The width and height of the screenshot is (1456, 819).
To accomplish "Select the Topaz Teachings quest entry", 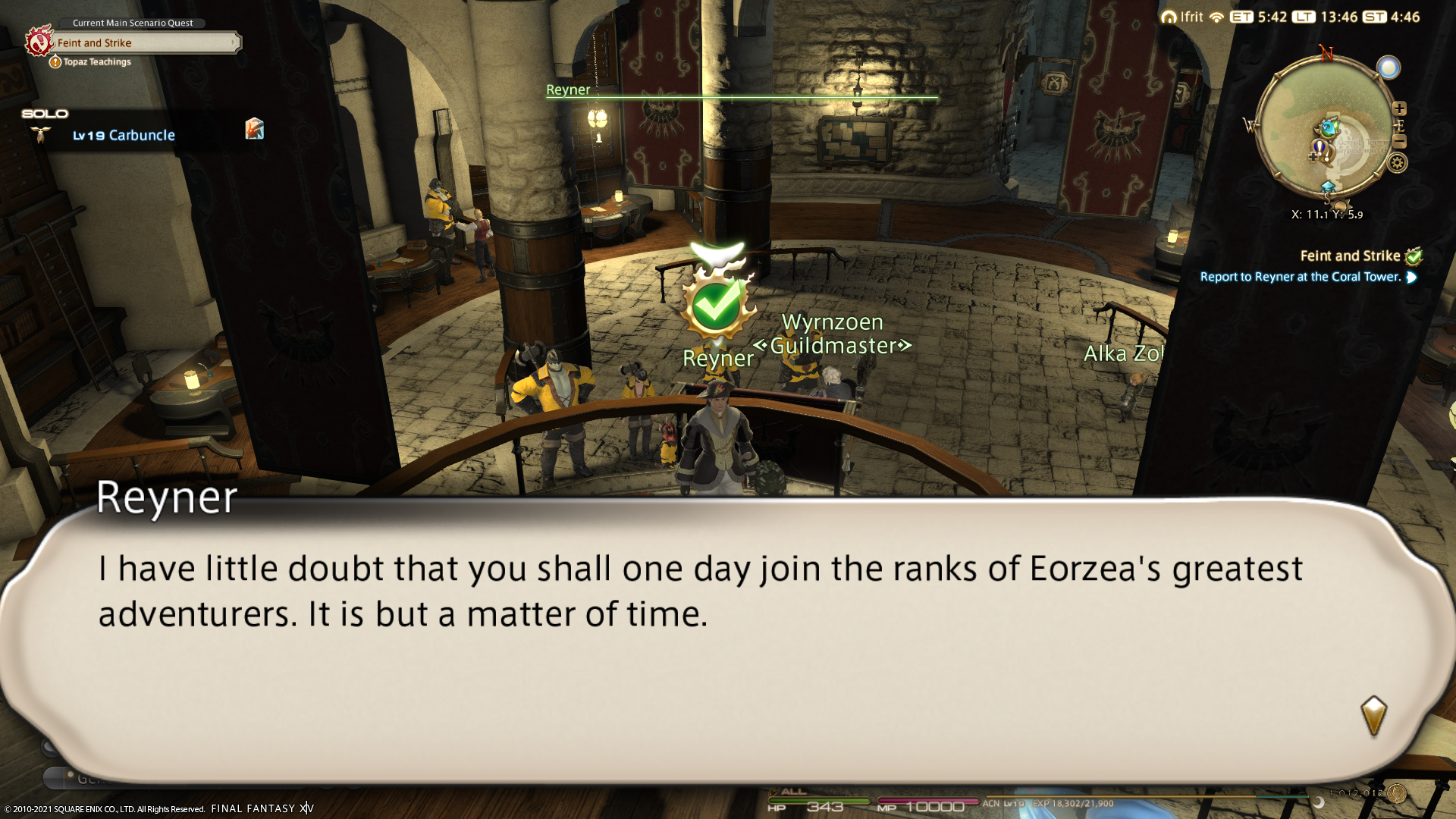I will click(97, 62).
